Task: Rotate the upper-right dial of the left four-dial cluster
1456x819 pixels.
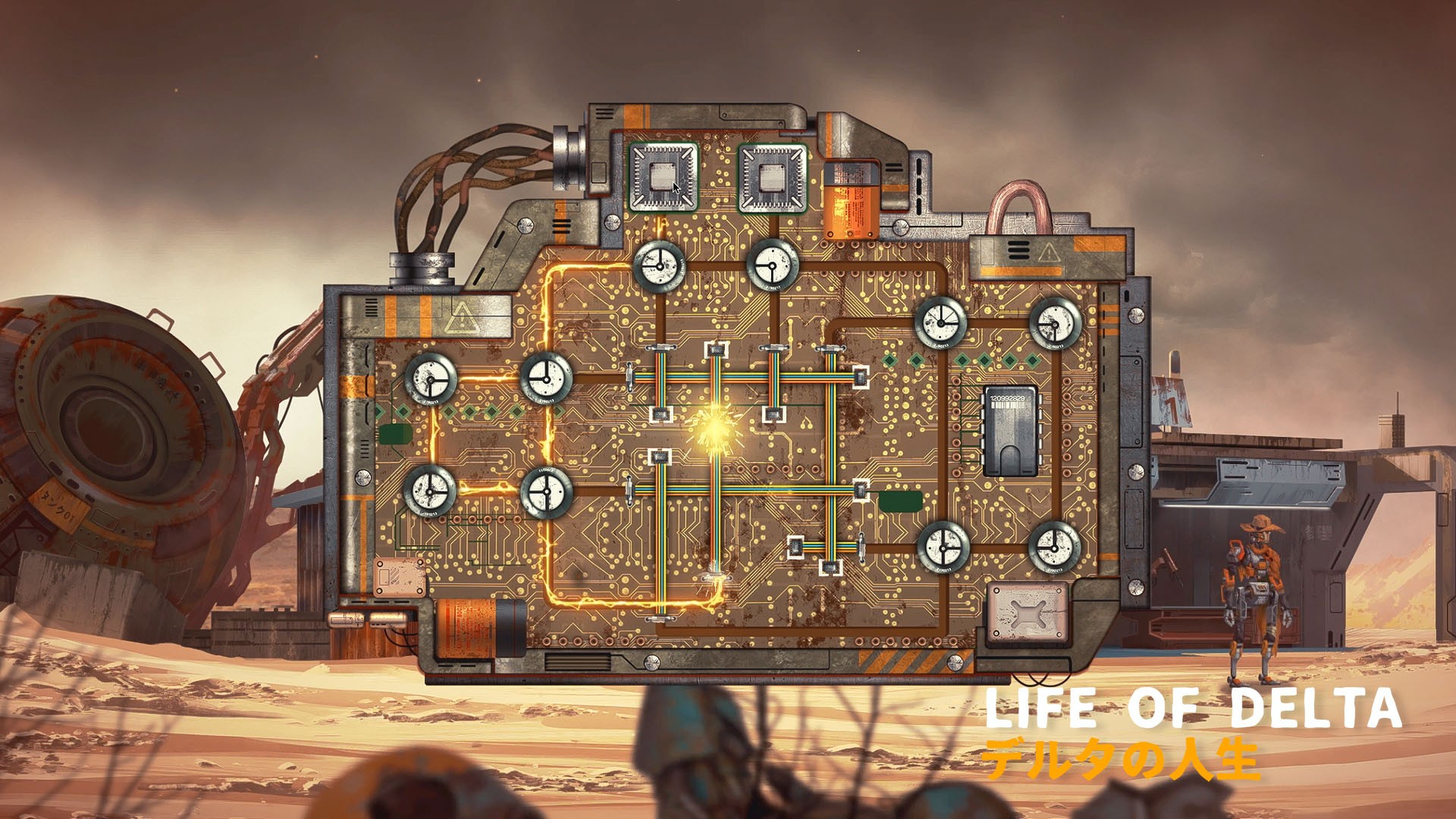Action: click(546, 377)
